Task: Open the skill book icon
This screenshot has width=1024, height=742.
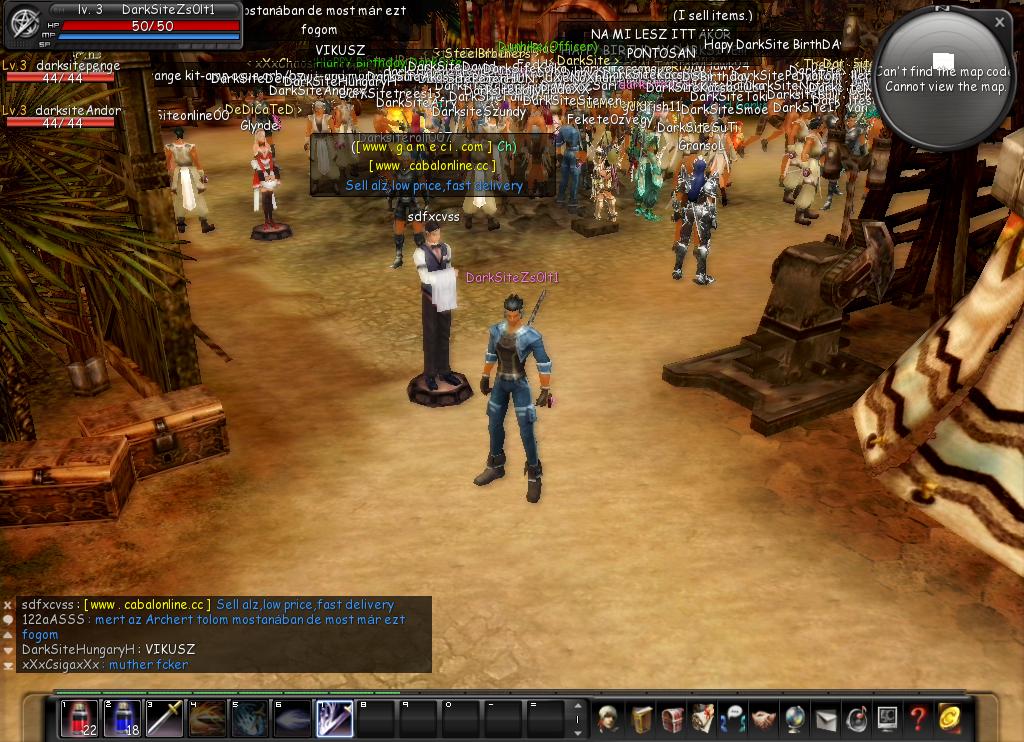Action: tap(641, 718)
